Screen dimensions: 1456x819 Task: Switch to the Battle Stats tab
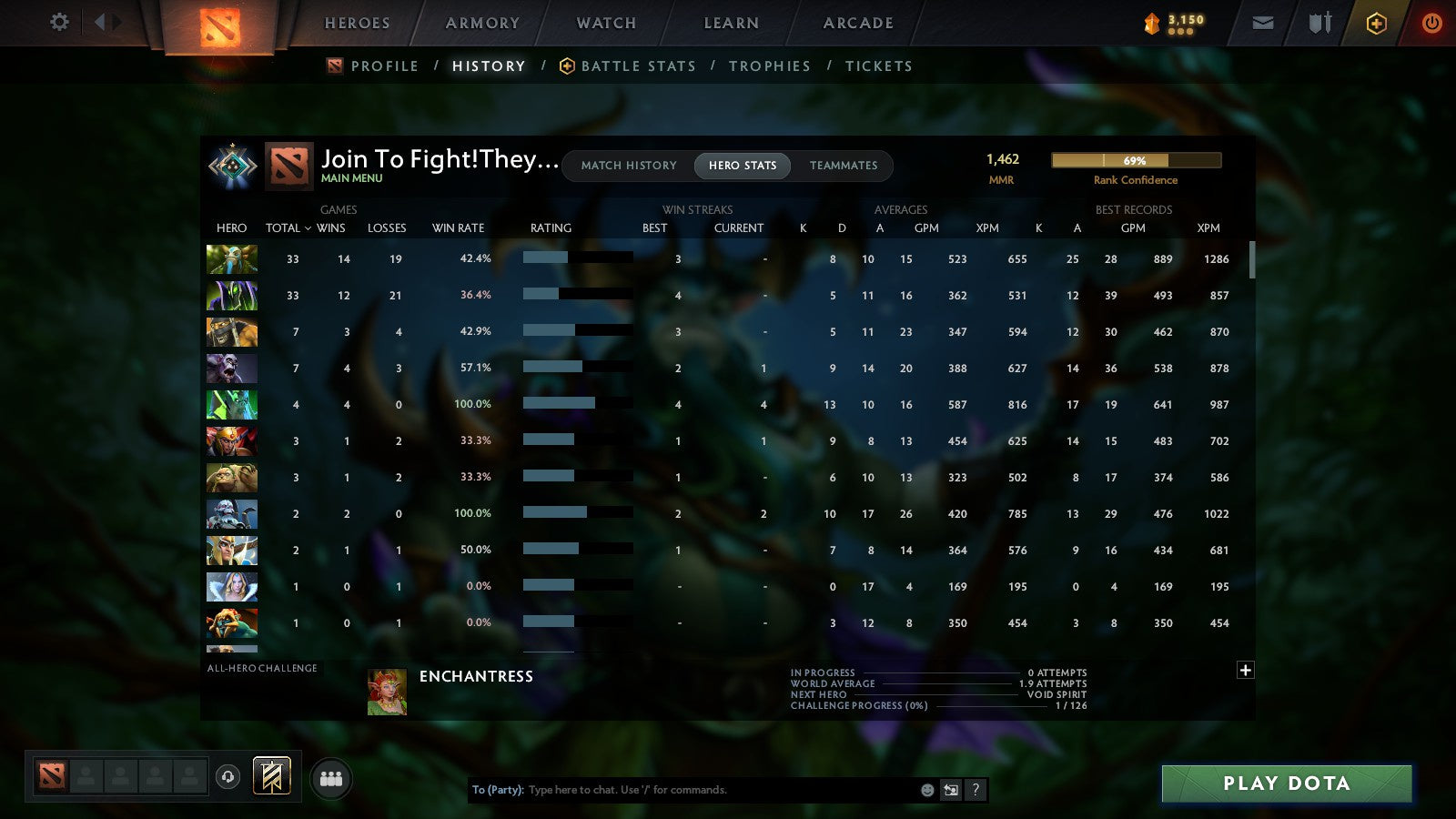pos(638,66)
